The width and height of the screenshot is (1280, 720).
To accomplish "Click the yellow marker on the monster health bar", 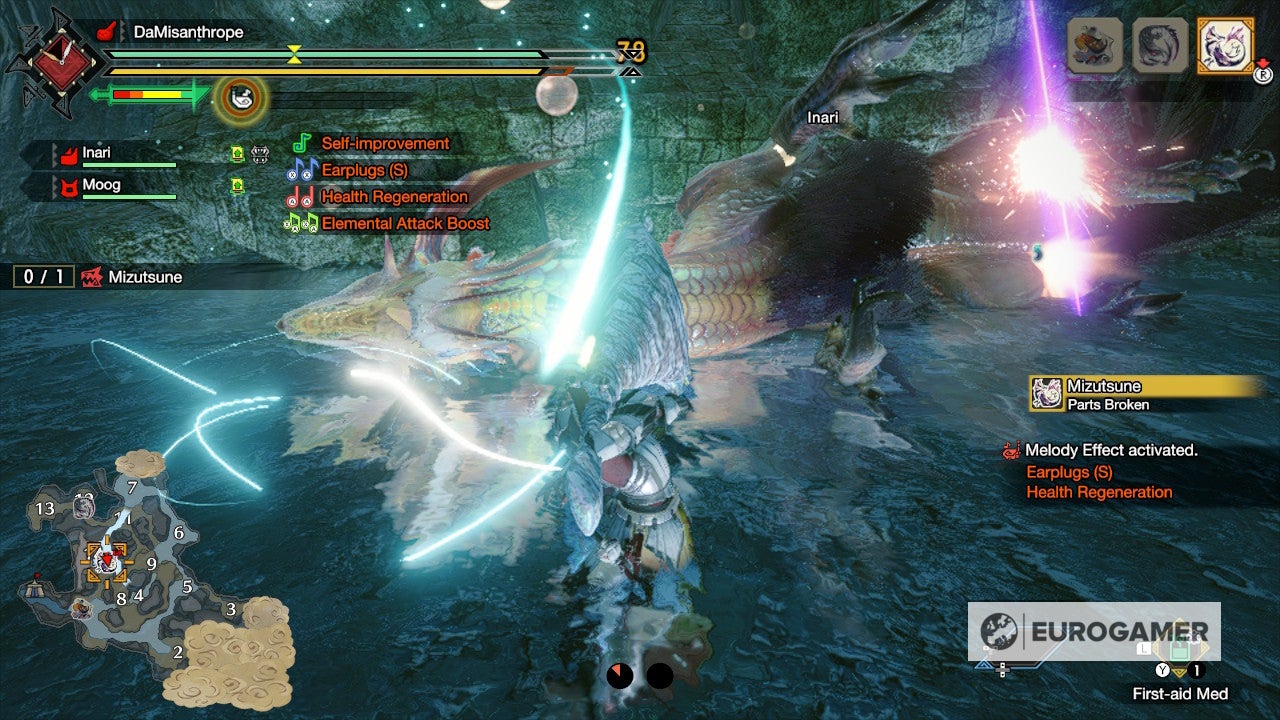I will pos(293,56).
